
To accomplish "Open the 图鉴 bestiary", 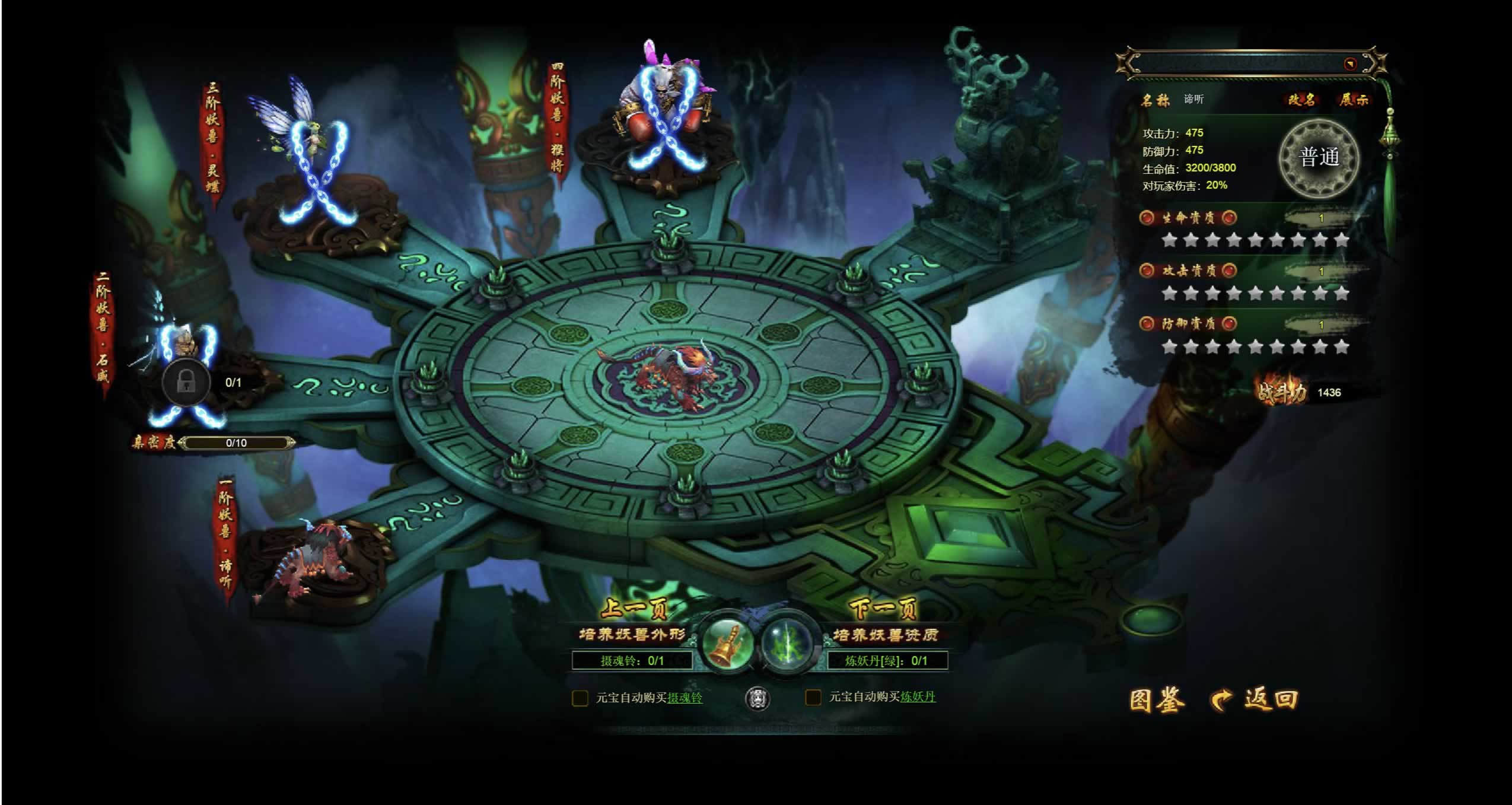I will pos(1156,700).
